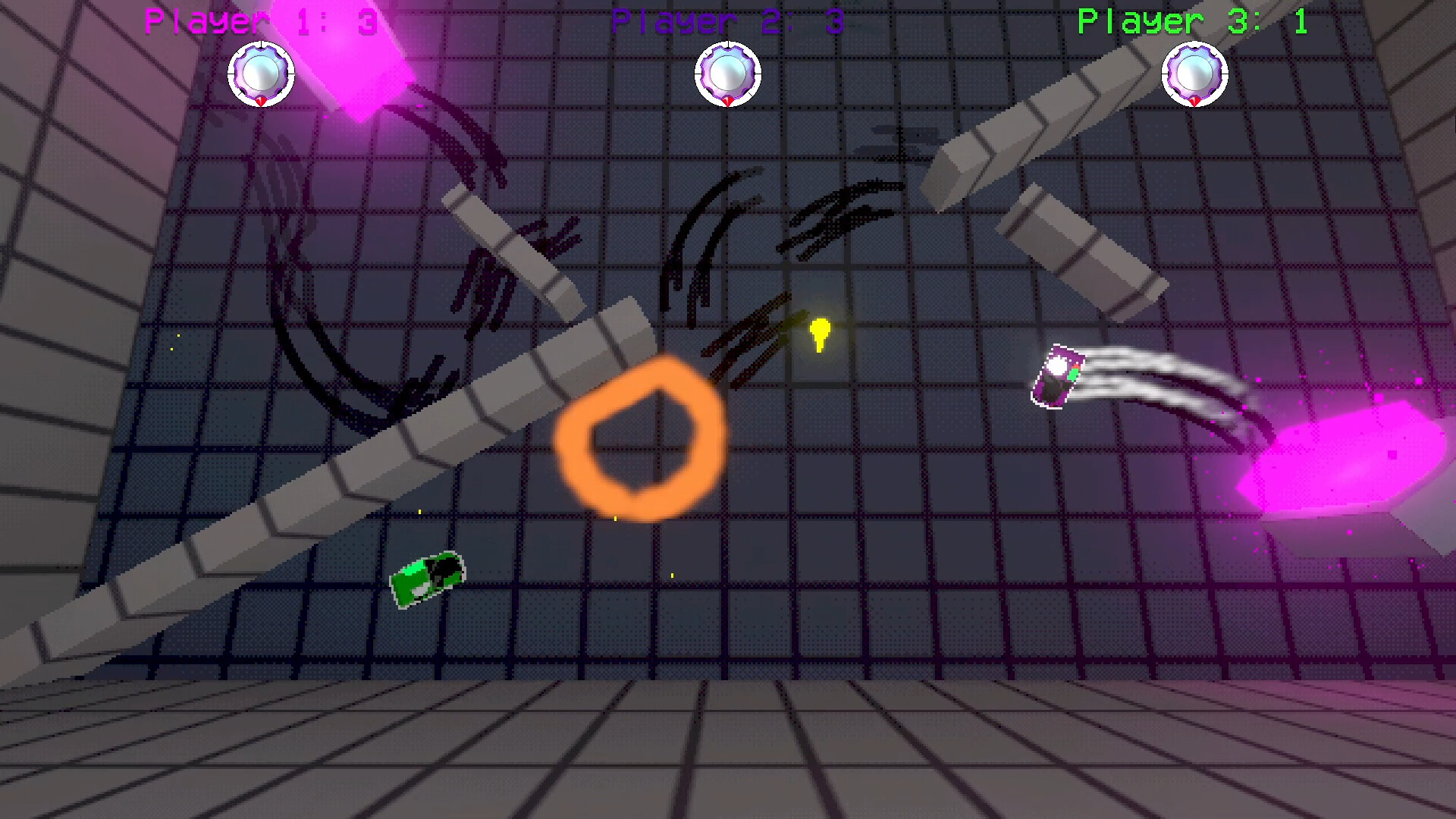Click the round gauge icon under Player 1
The width and height of the screenshot is (1456, 819).
pos(261,74)
